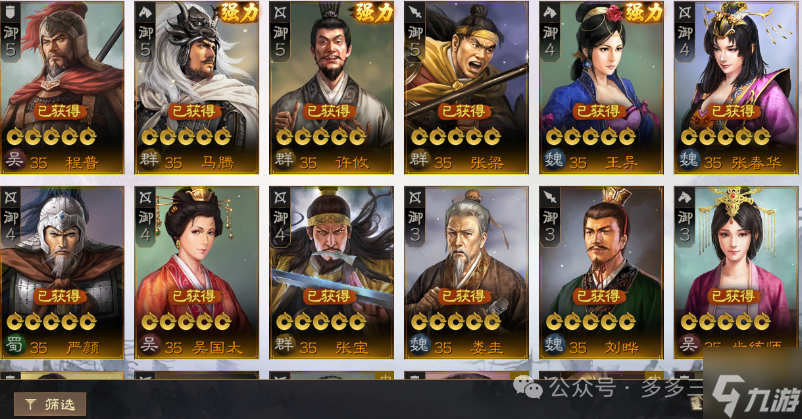The width and height of the screenshot is (802, 419).
Task: Select the 张宝 card
Action: (x=331, y=270)
